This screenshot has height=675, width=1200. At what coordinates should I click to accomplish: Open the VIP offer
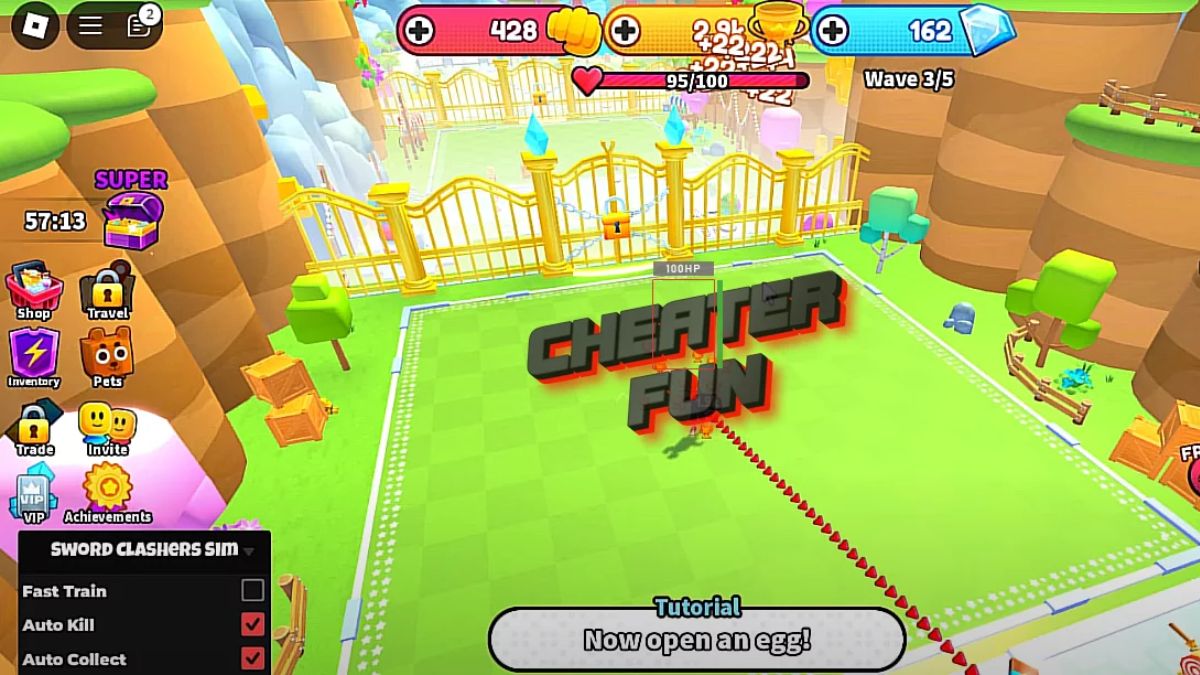point(34,493)
